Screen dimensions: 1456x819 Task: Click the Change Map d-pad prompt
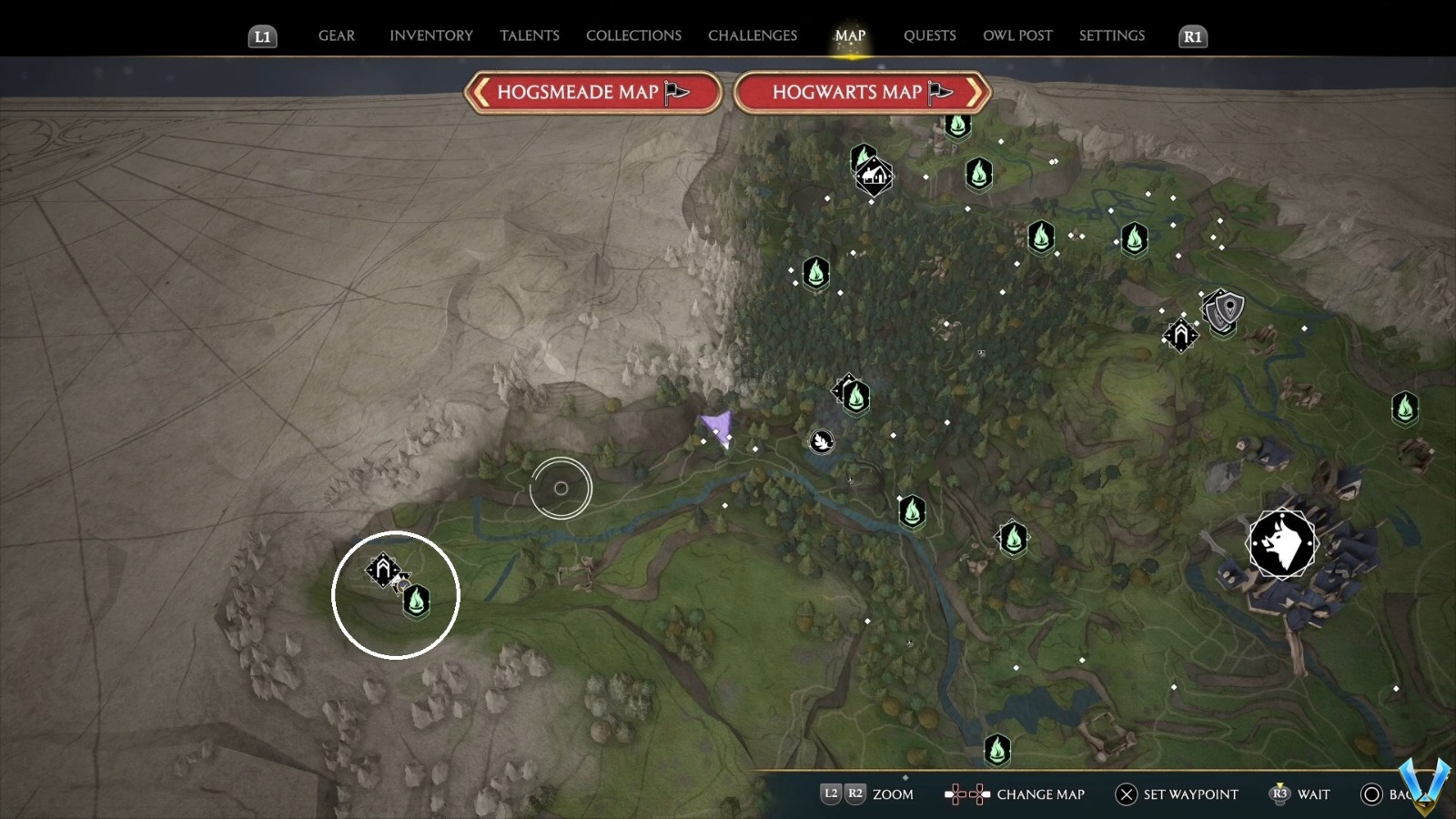point(966,794)
